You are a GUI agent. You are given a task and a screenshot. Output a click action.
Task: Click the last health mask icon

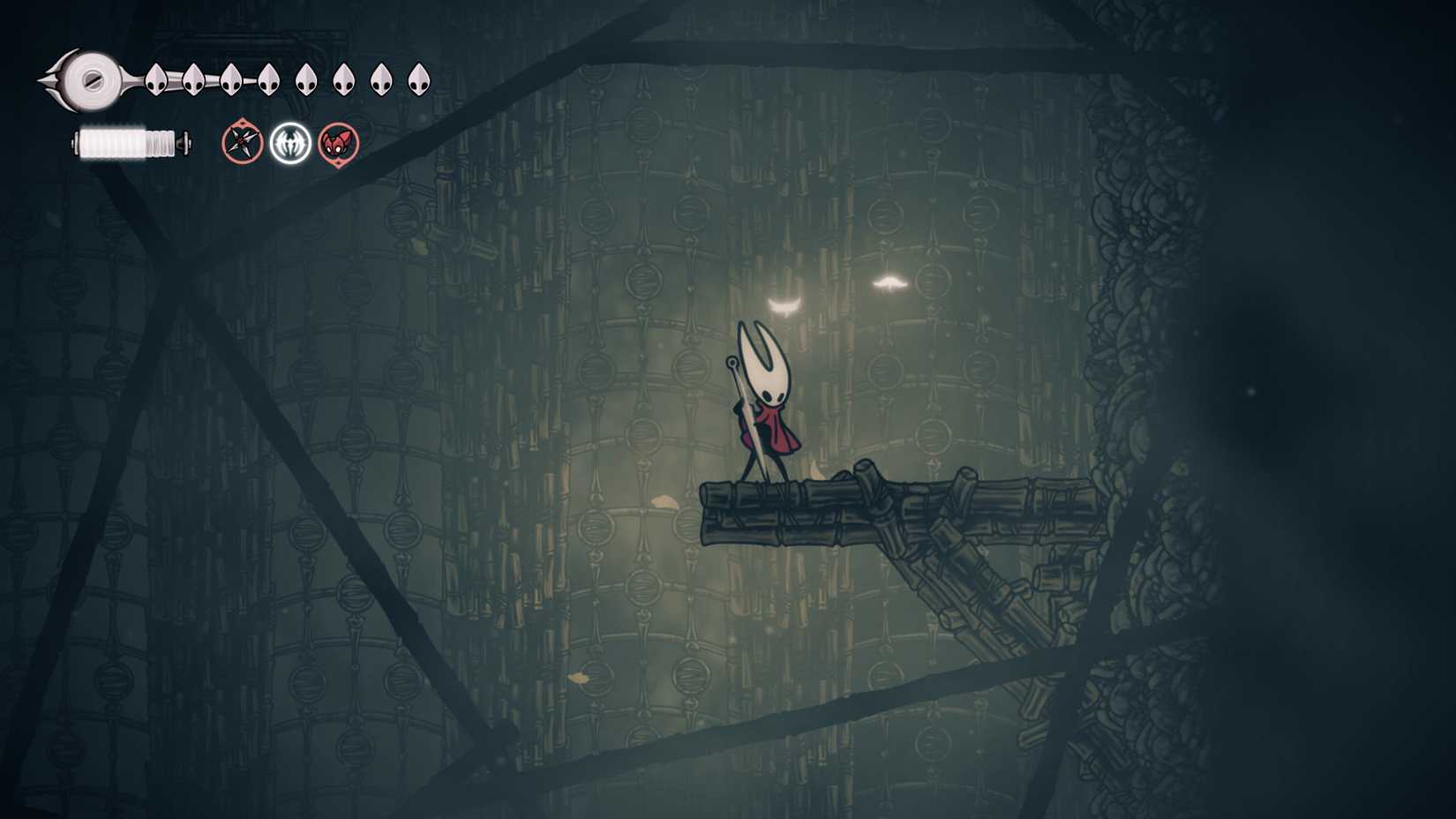point(417,78)
